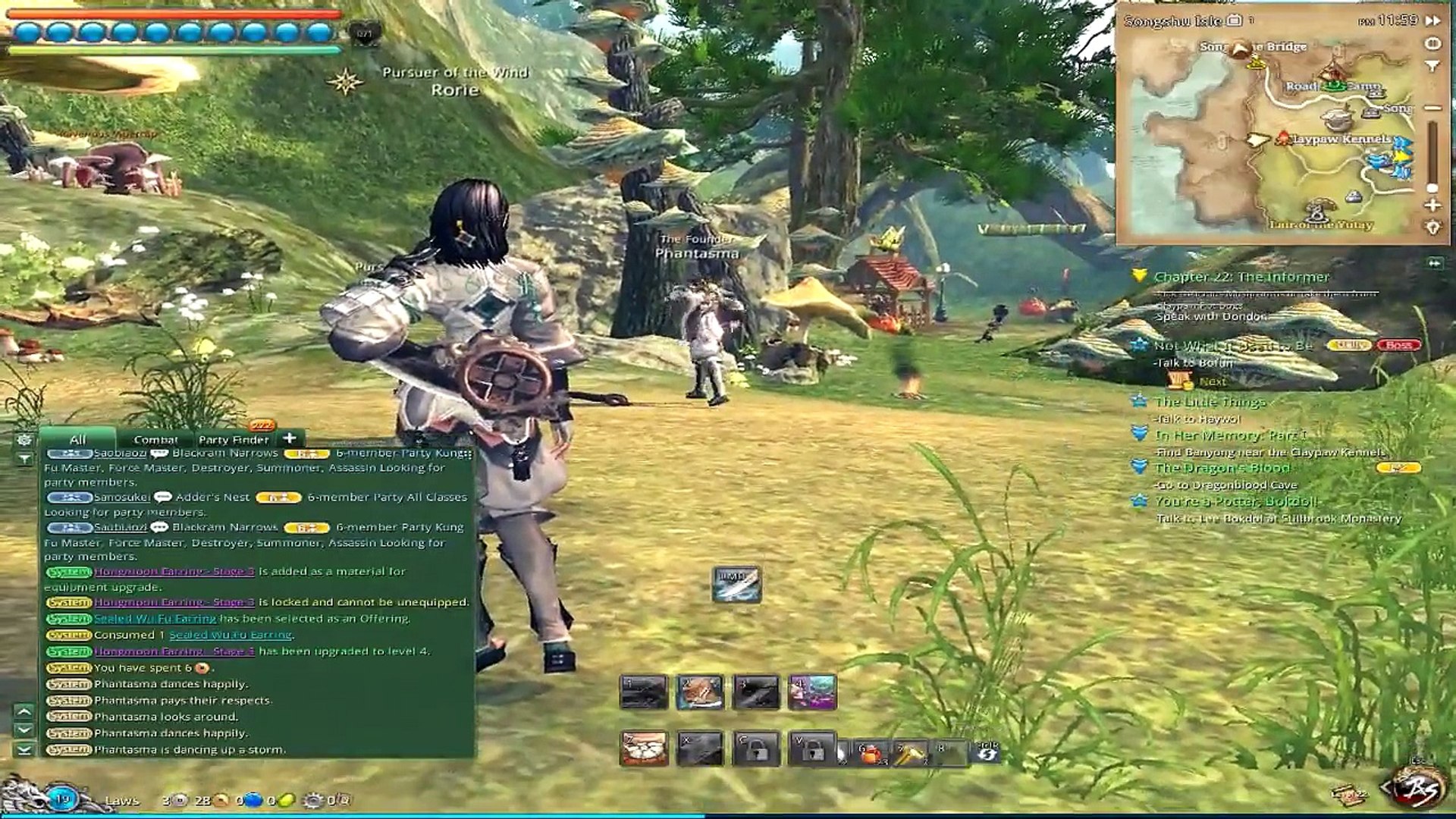
Task: Zoom in the minimap with plus button
Action: 1432,206
